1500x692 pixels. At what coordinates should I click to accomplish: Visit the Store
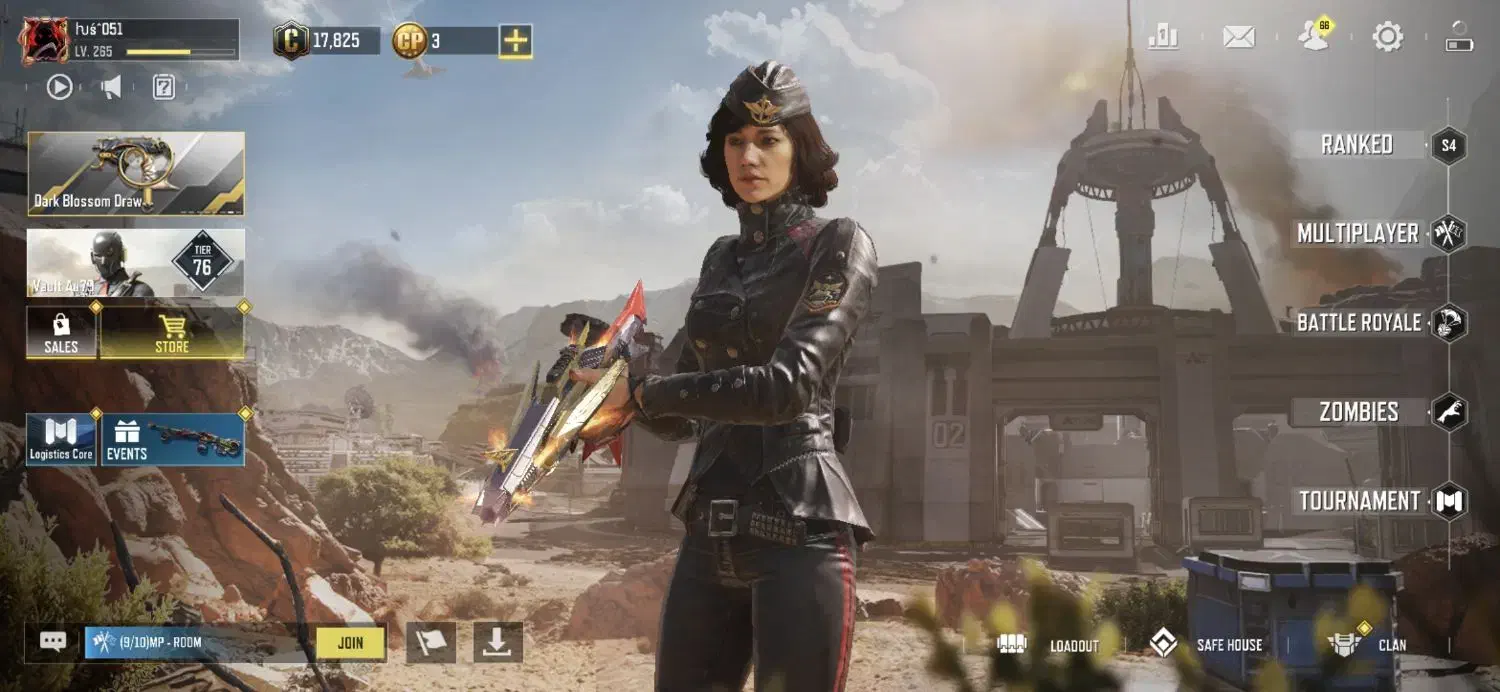pyautogui.click(x=172, y=332)
